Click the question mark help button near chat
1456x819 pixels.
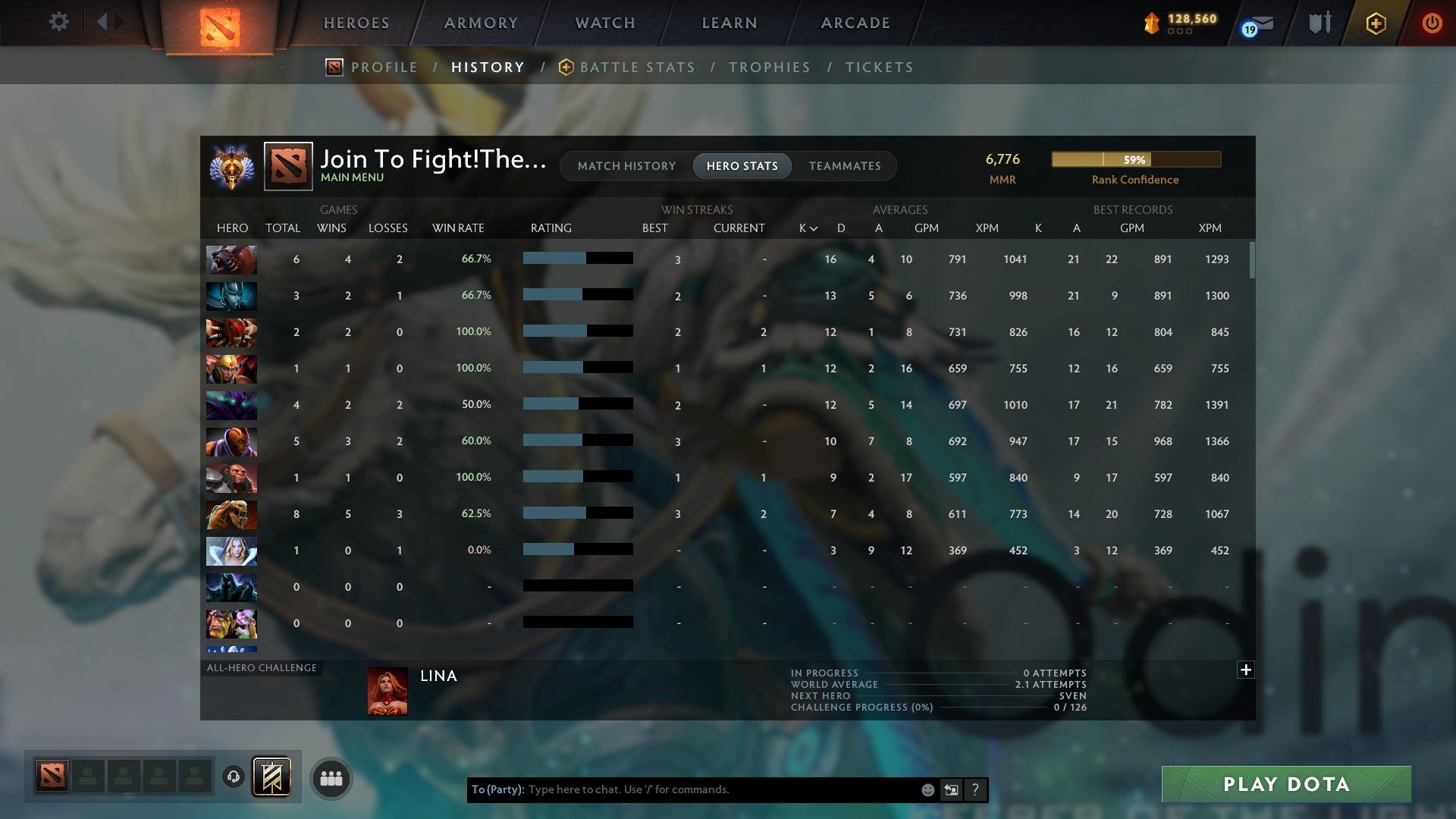(x=976, y=789)
